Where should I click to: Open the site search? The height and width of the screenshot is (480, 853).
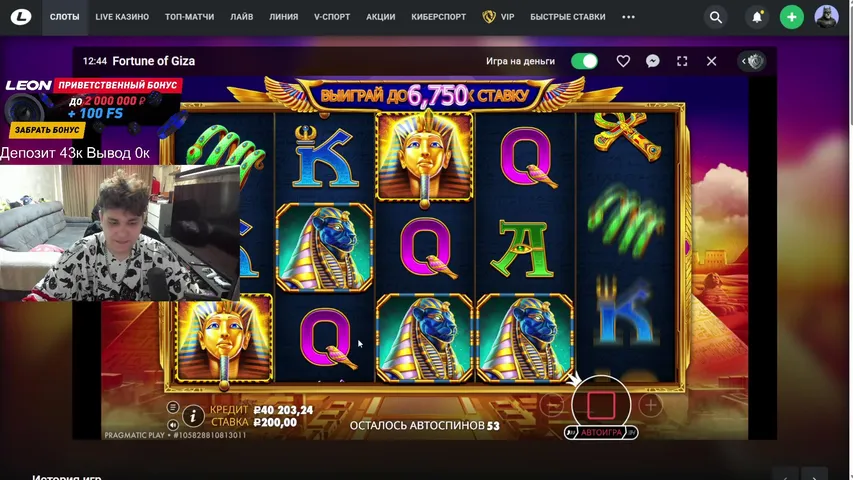tap(715, 17)
